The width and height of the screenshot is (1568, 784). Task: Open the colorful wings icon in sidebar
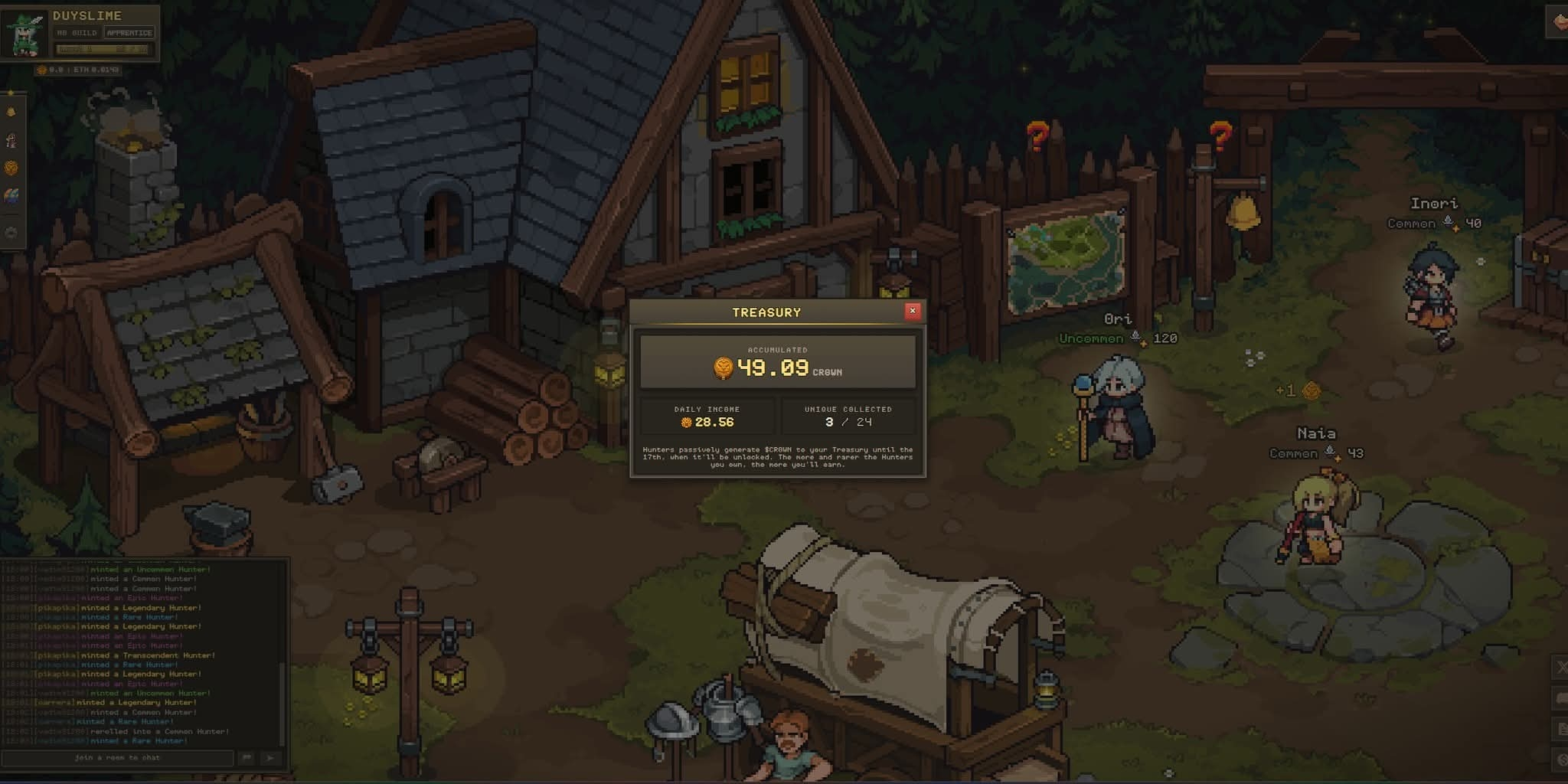pyautogui.click(x=11, y=196)
